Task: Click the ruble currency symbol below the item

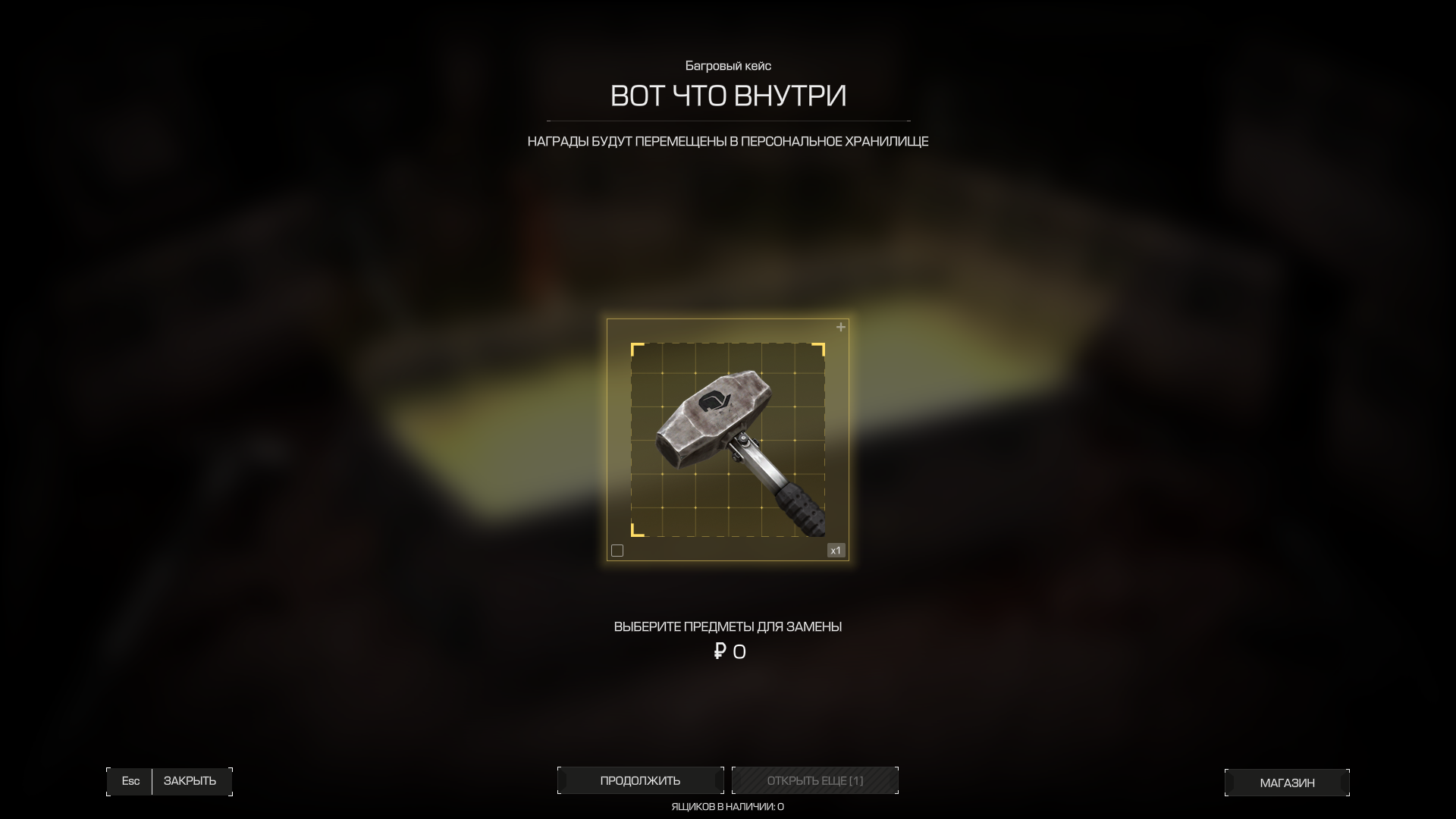Action: pos(719,651)
